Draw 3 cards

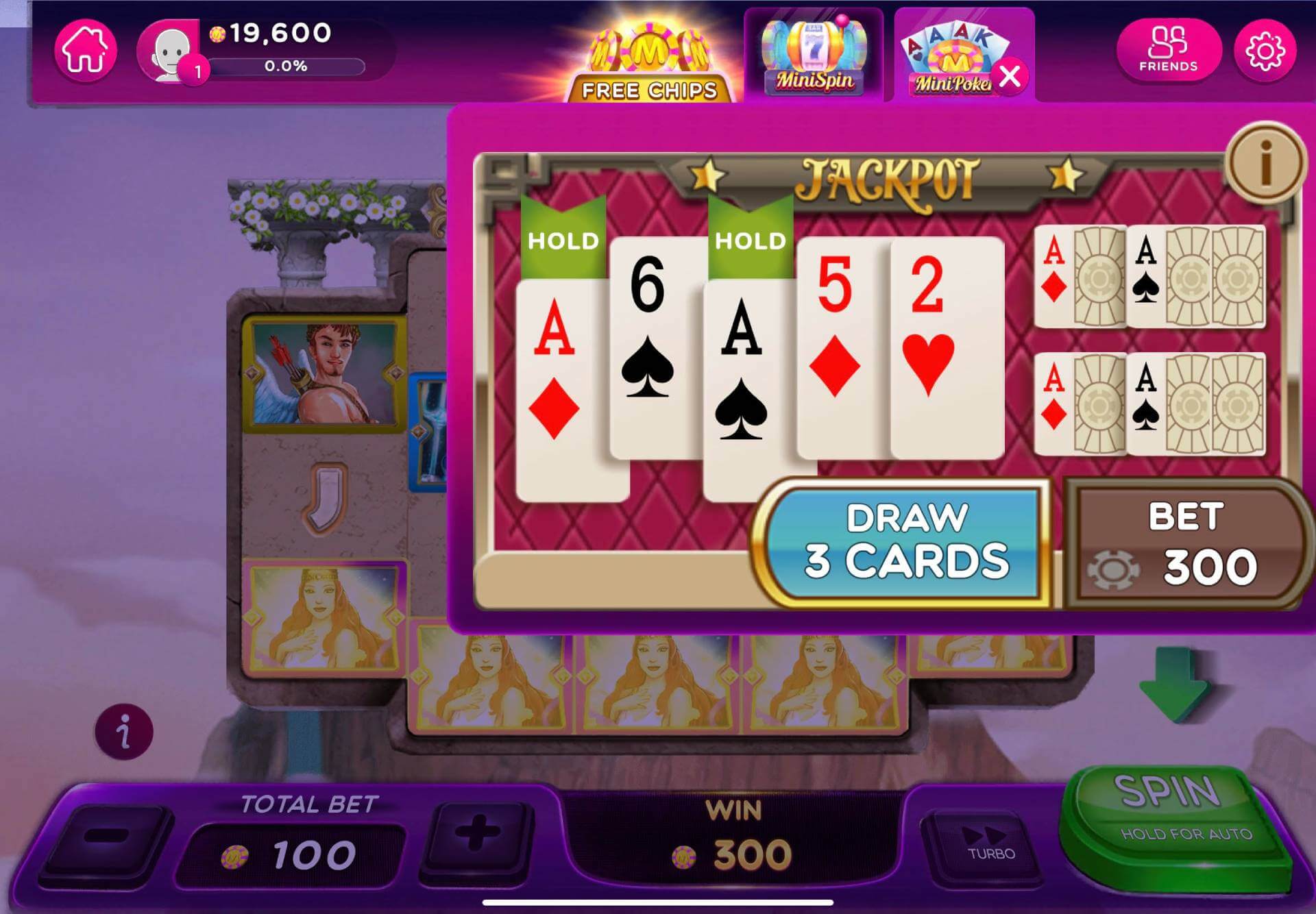[905, 543]
